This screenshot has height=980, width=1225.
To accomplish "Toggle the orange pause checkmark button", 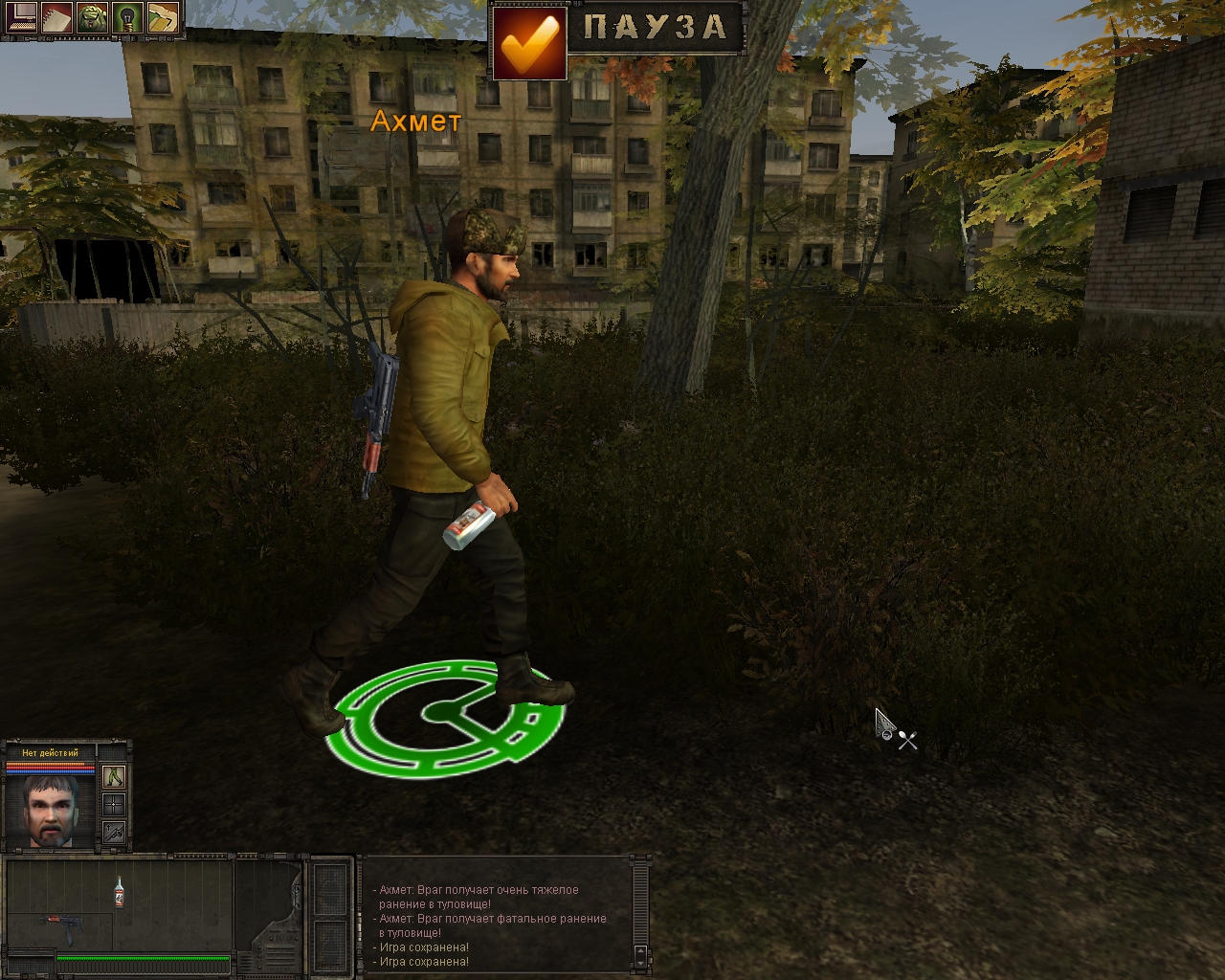I will (x=528, y=42).
